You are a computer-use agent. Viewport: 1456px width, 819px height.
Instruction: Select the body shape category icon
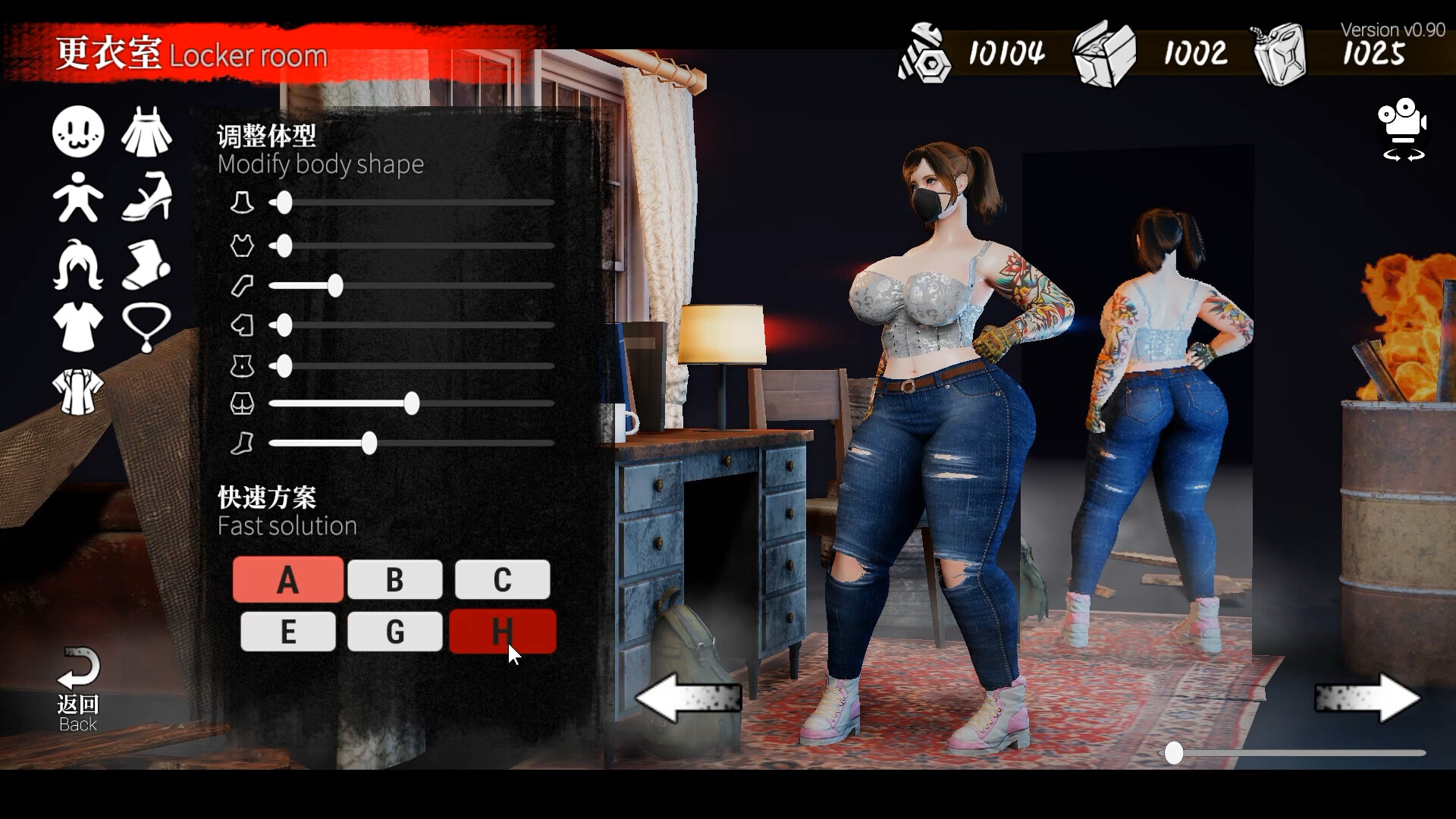(77, 196)
